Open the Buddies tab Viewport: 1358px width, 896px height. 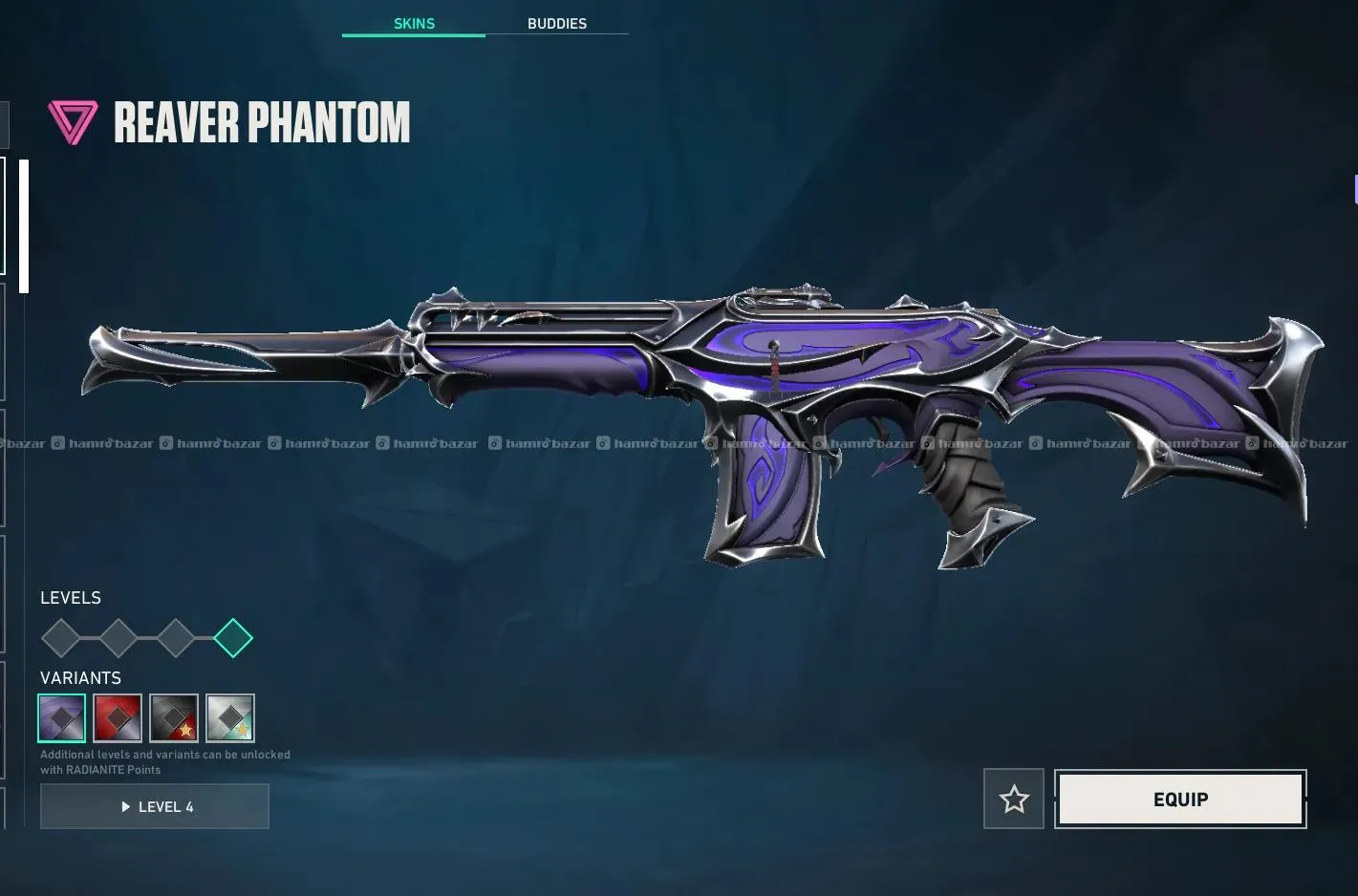pyautogui.click(x=556, y=23)
